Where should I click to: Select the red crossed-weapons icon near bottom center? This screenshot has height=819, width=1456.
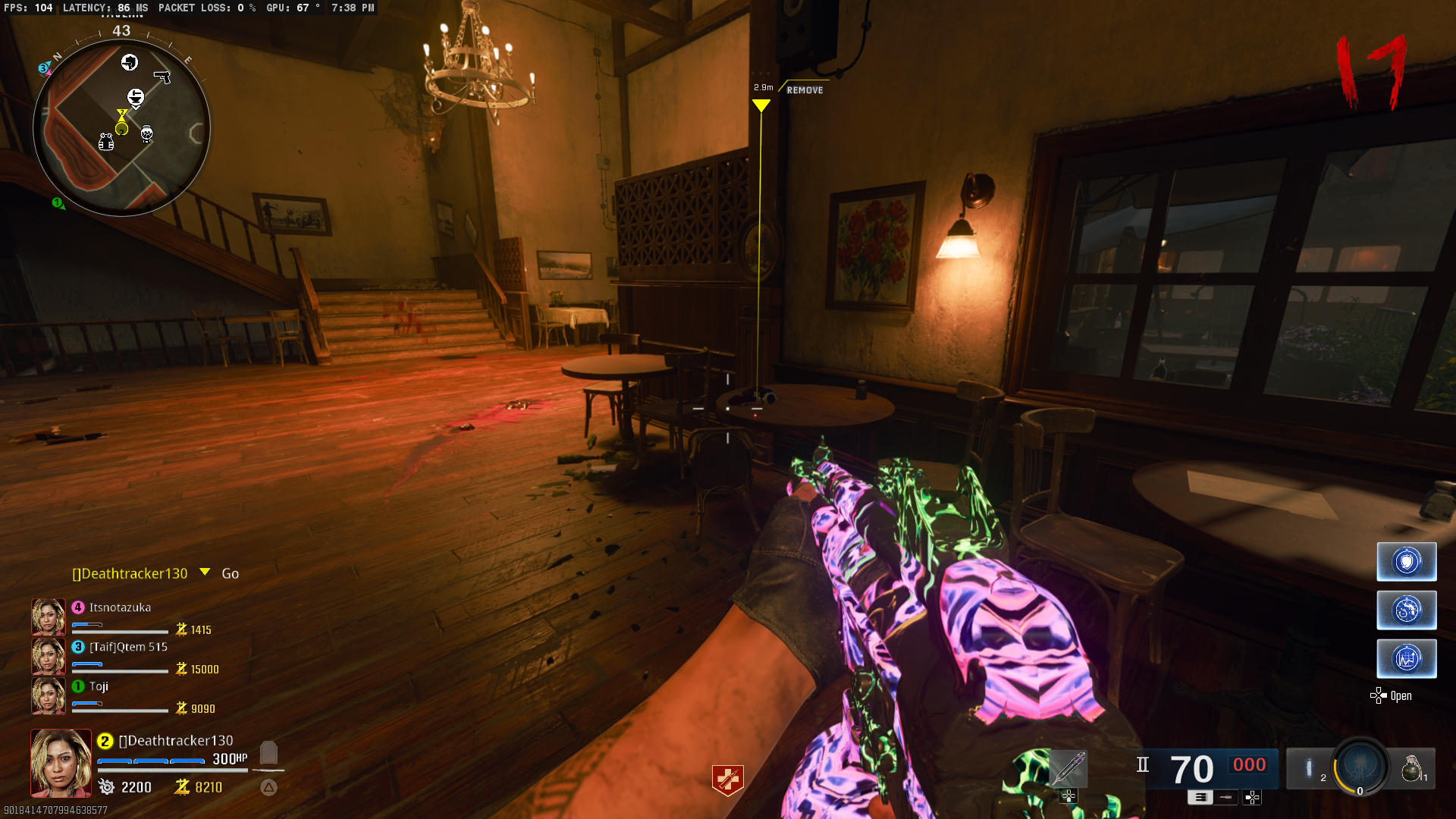pyautogui.click(x=728, y=778)
